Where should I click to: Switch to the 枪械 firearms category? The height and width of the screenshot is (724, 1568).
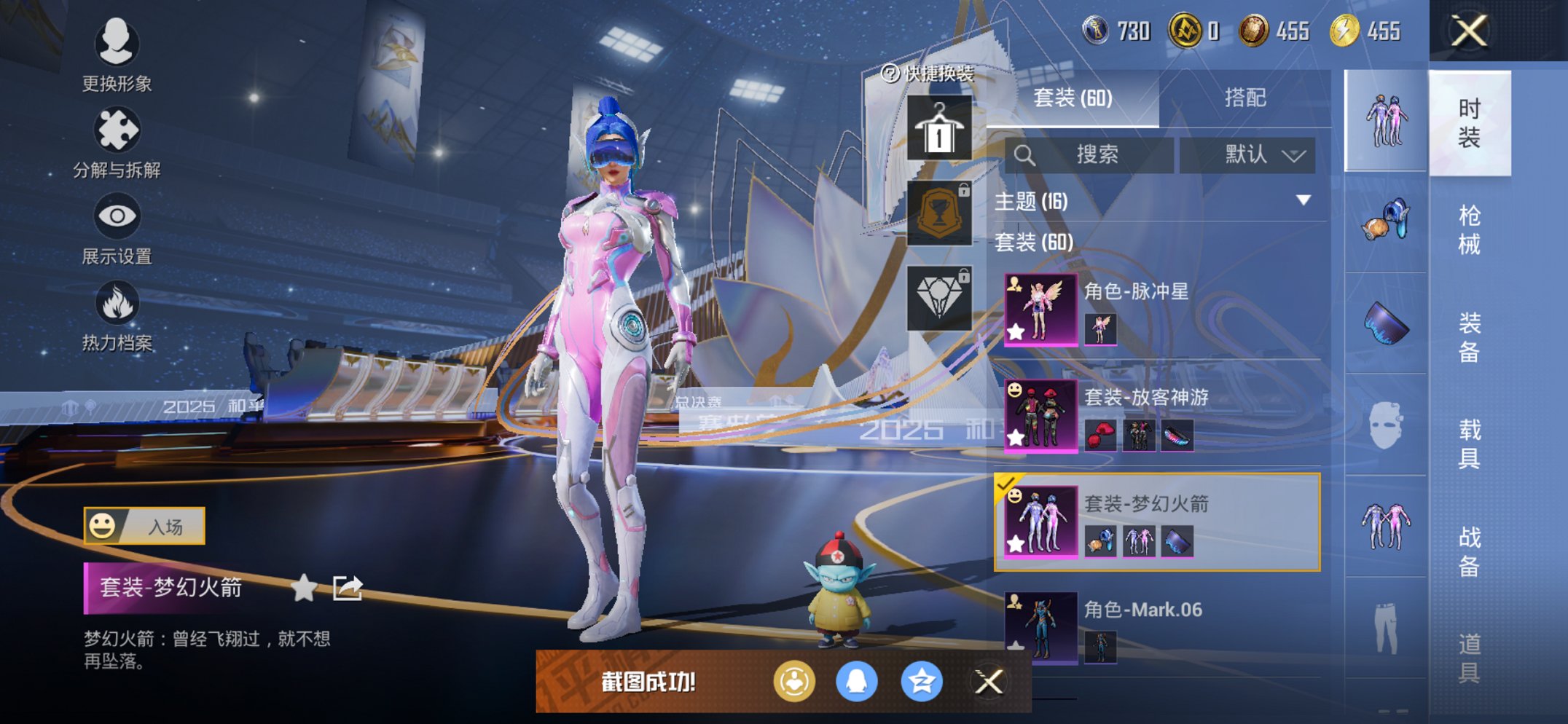[1469, 229]
